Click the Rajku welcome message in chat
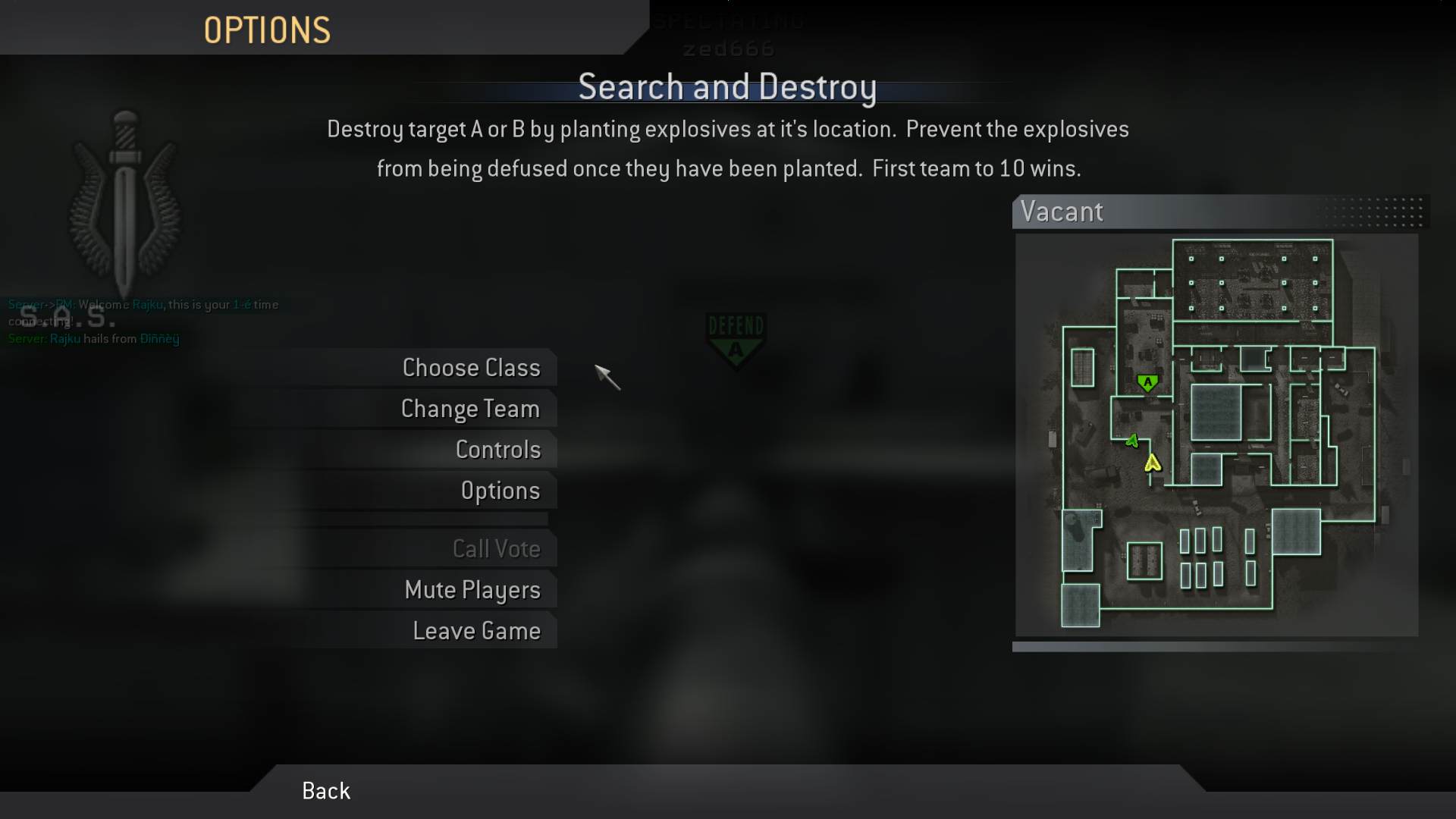Image resolution: width=1456 pixels, height=819 pixels. tap(143, 304)
